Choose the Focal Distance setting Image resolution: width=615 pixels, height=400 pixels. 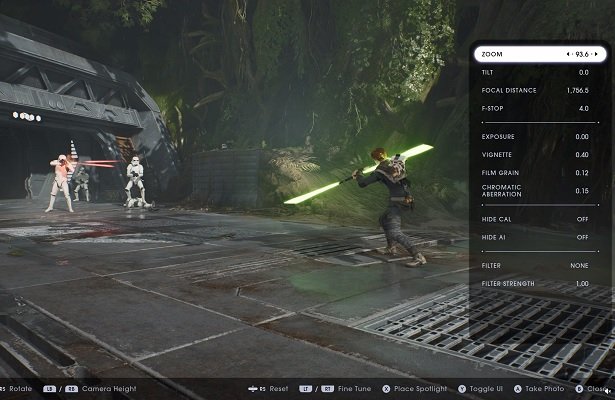pyautogui.click(x=540, y=90)
